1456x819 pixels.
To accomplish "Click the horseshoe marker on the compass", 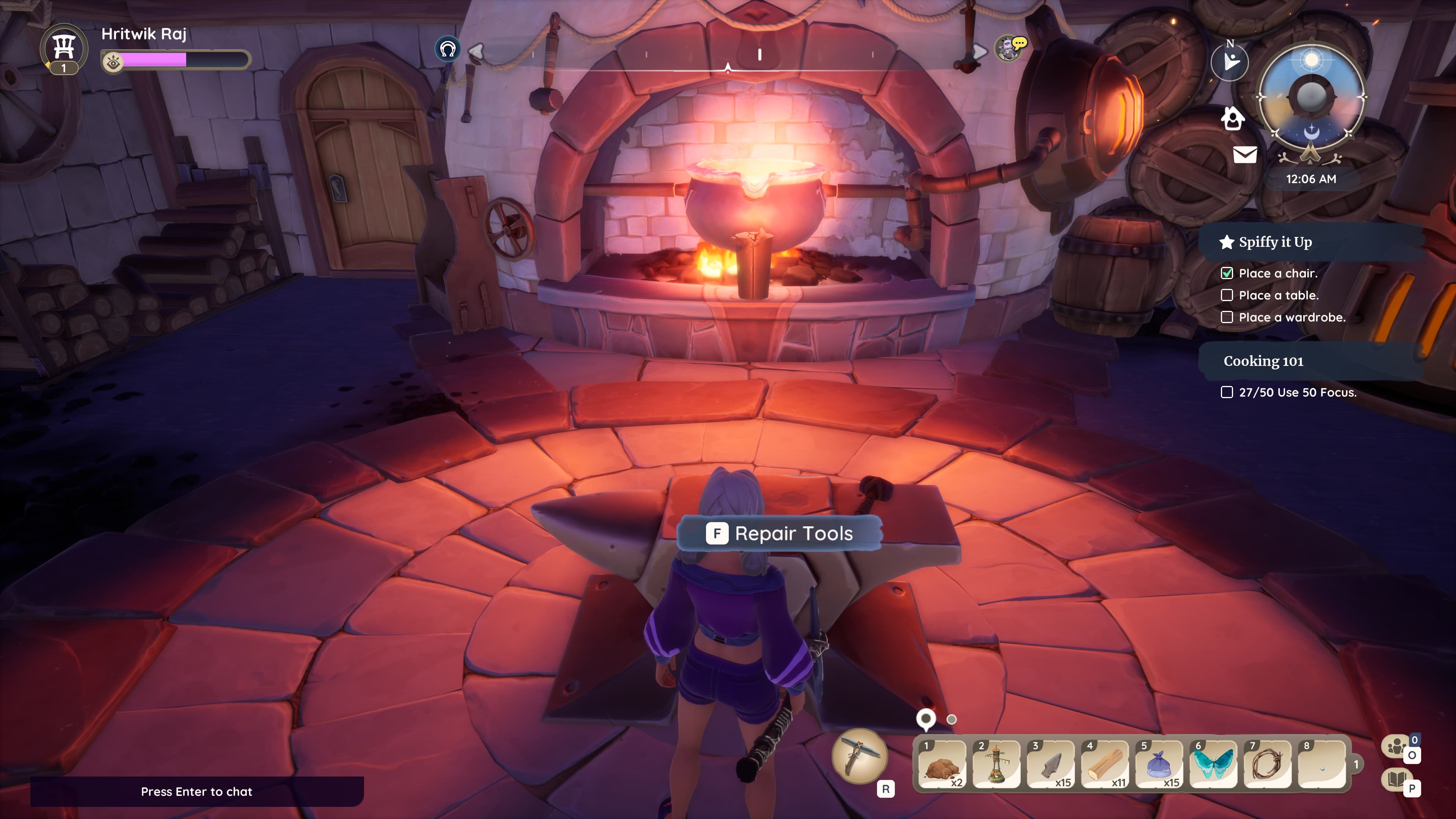I will 448,49.
